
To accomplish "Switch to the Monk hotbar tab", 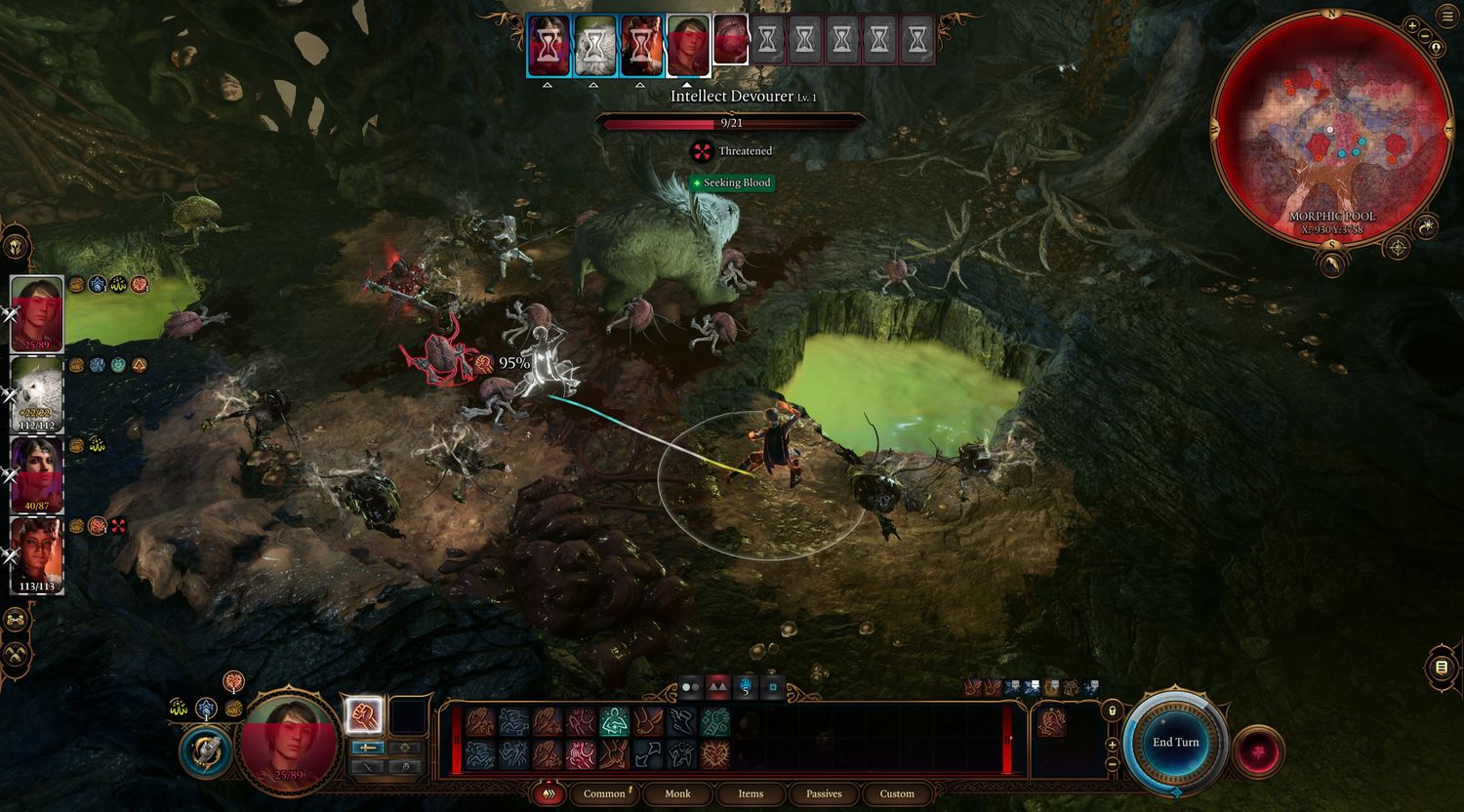I will pos(677,793).
